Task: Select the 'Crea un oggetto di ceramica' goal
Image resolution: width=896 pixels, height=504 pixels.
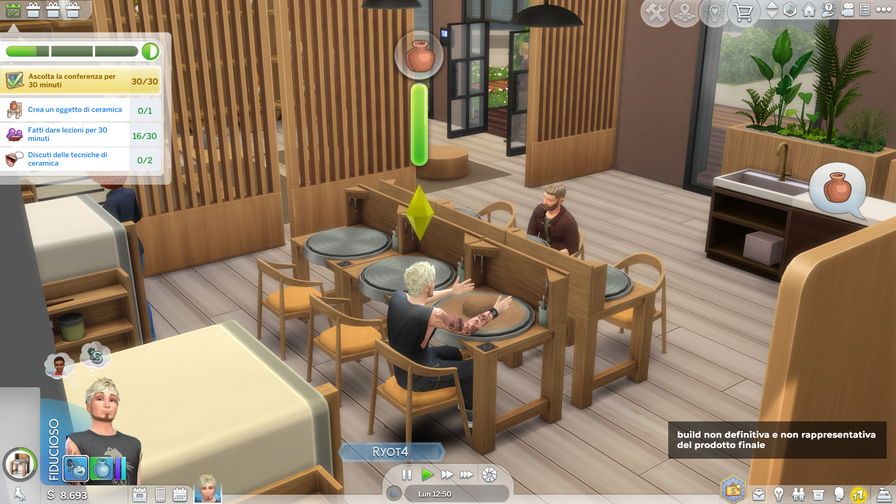Action: point(82,110)
